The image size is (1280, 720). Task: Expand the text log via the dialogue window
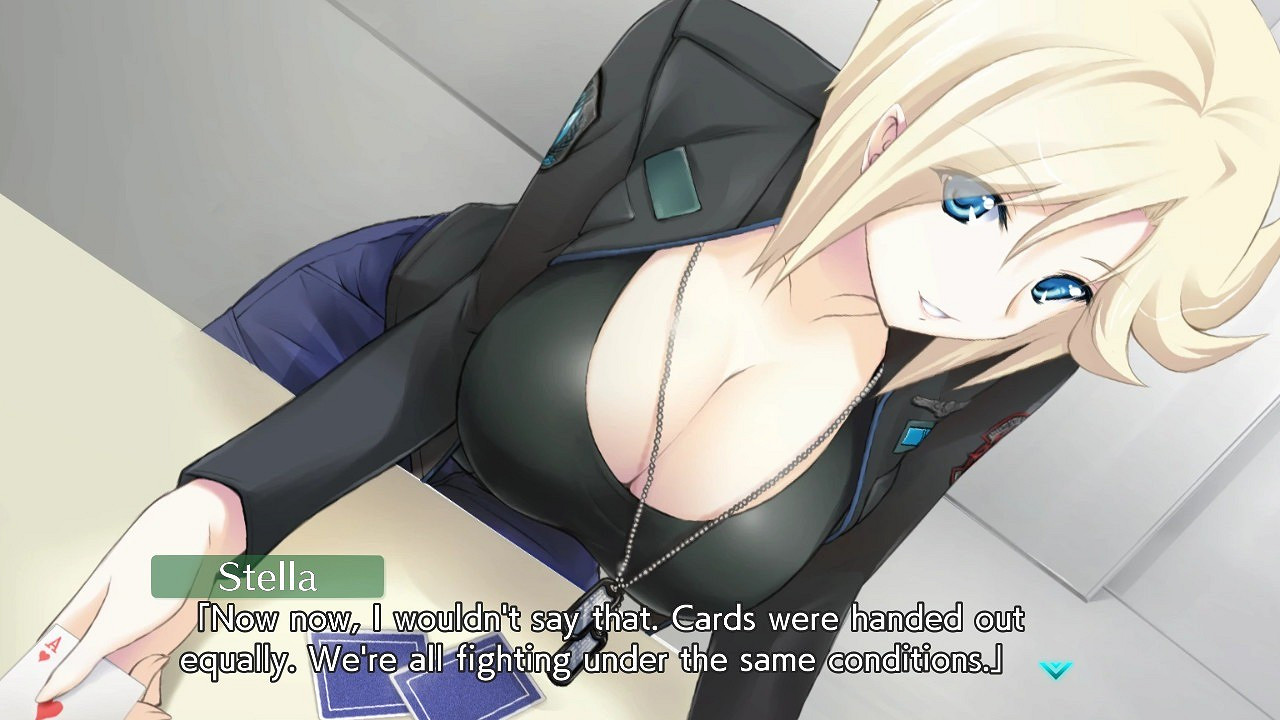click(x=600, y=640)
